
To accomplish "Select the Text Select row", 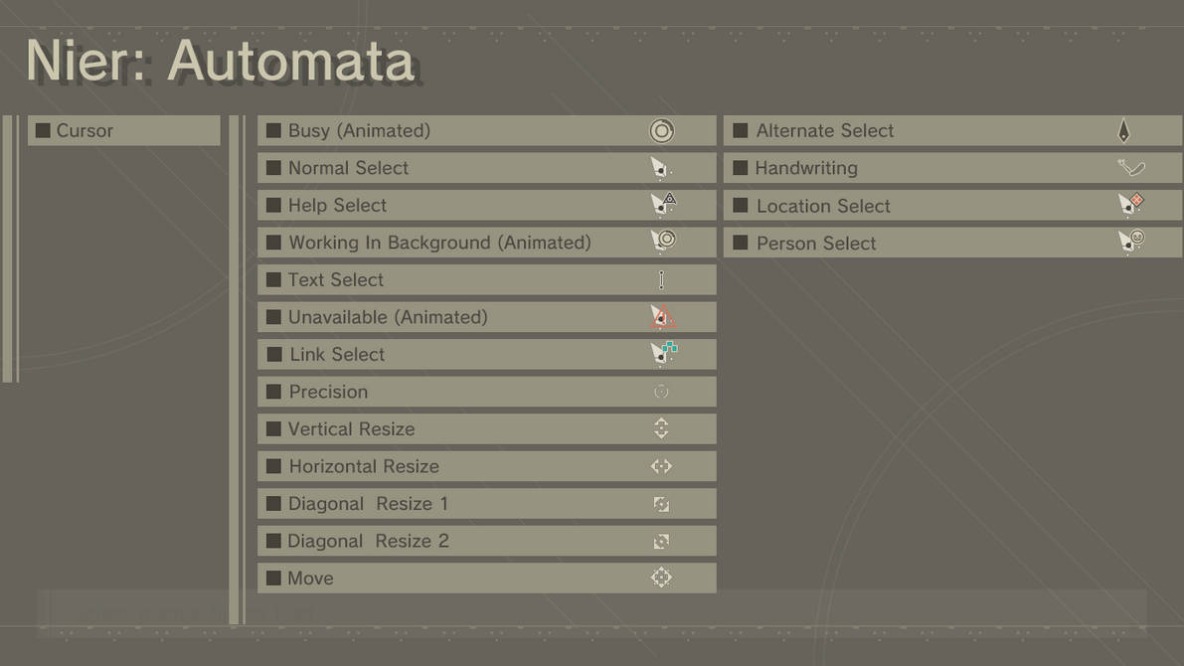I will click(x=486, y=280).
